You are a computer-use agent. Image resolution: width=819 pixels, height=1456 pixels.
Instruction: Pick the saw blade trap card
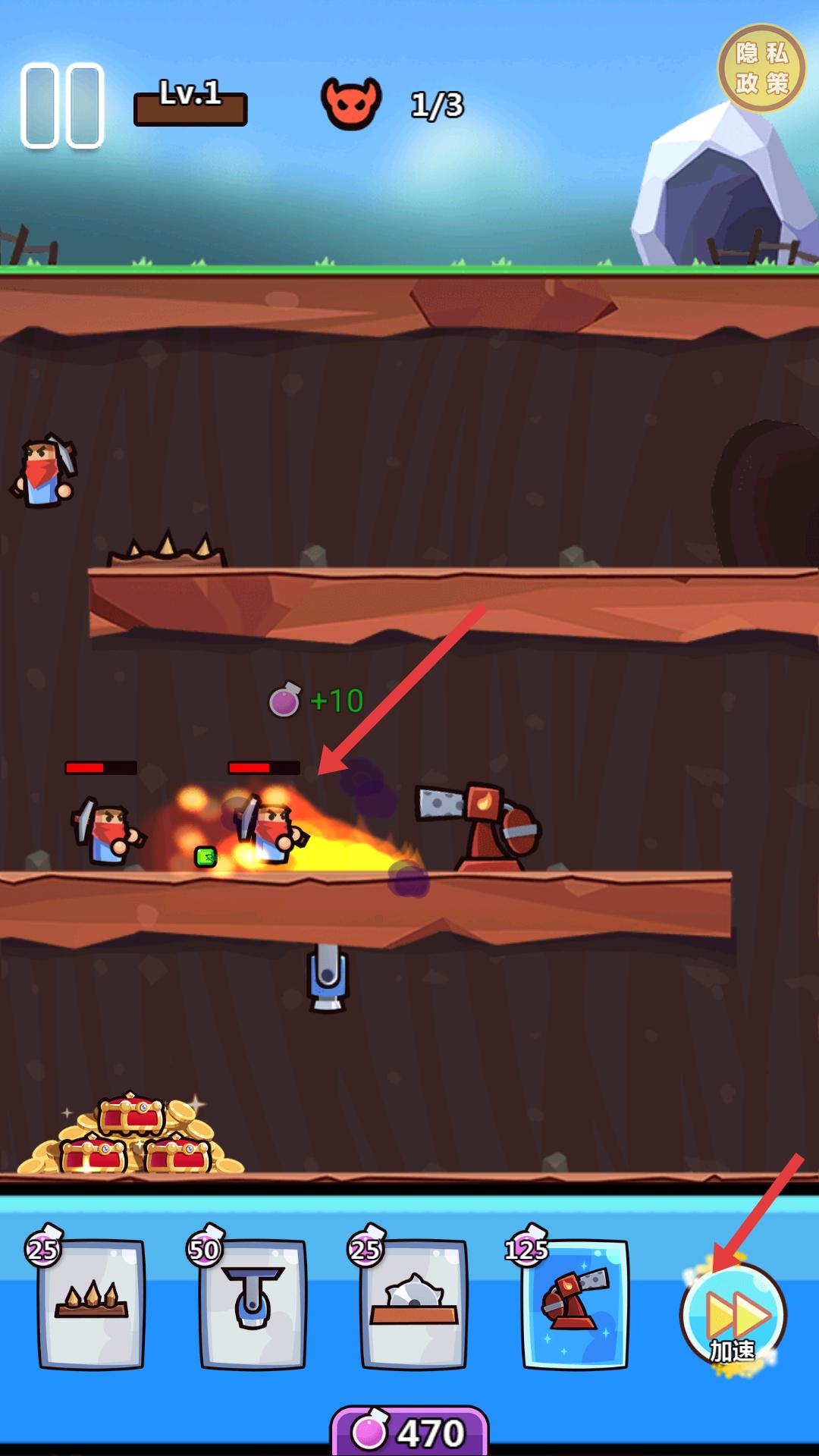(414, 1304)
